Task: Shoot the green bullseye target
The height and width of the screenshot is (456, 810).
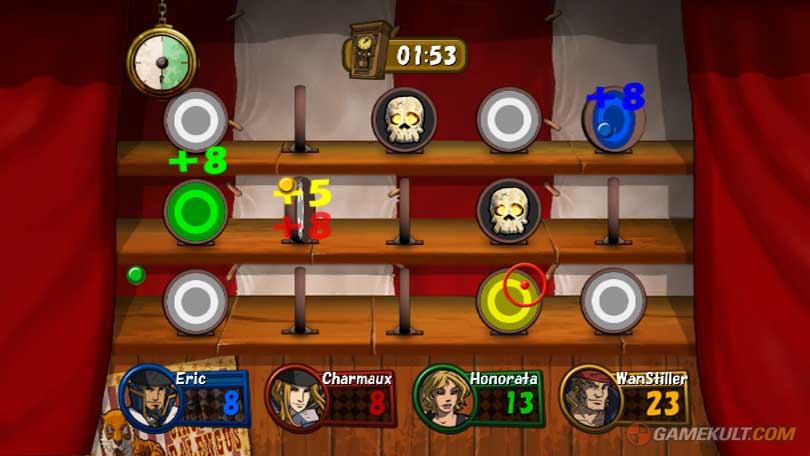Action: coord(195,211)
